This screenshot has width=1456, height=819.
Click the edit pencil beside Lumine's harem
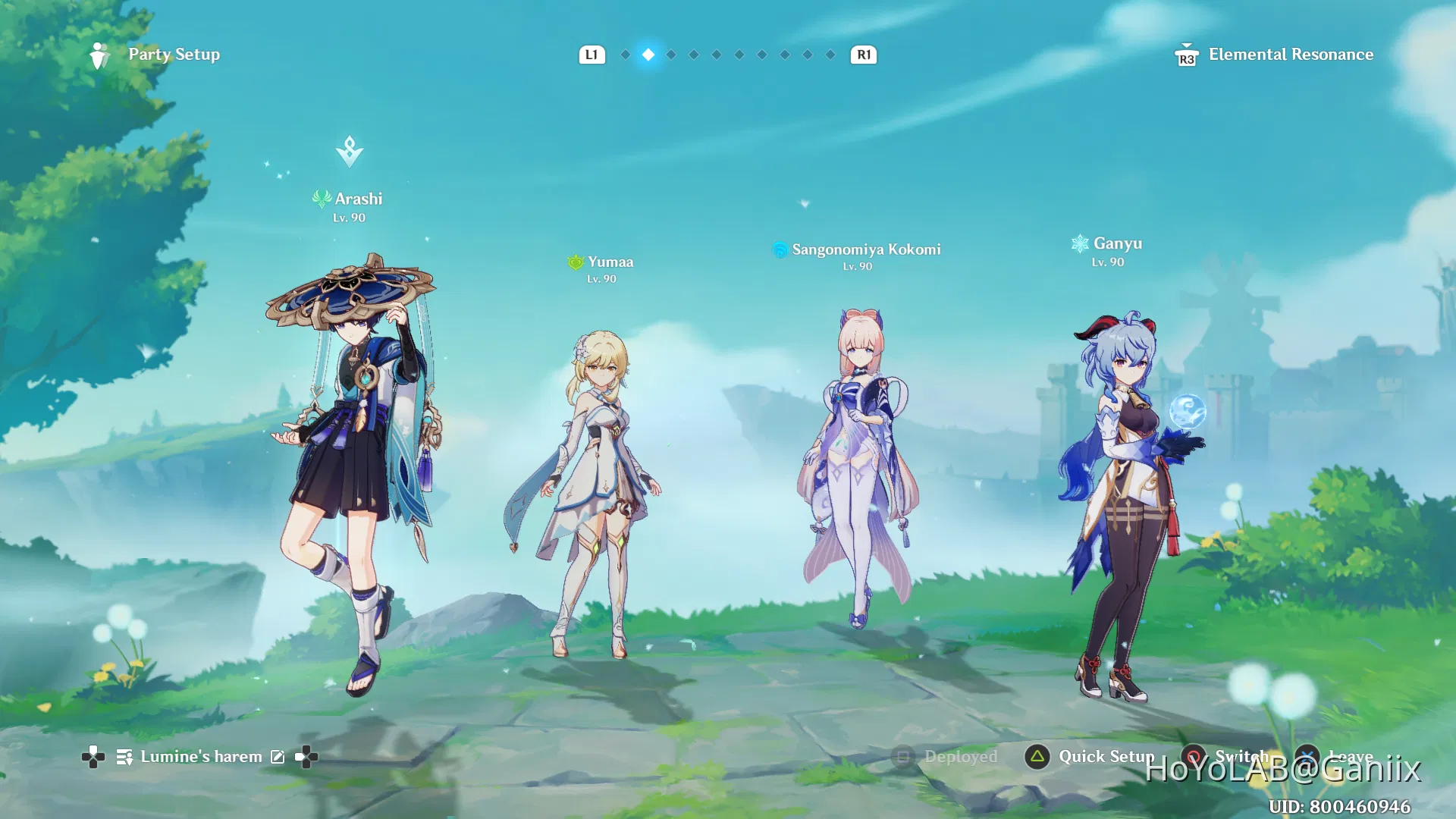point(278,756)
